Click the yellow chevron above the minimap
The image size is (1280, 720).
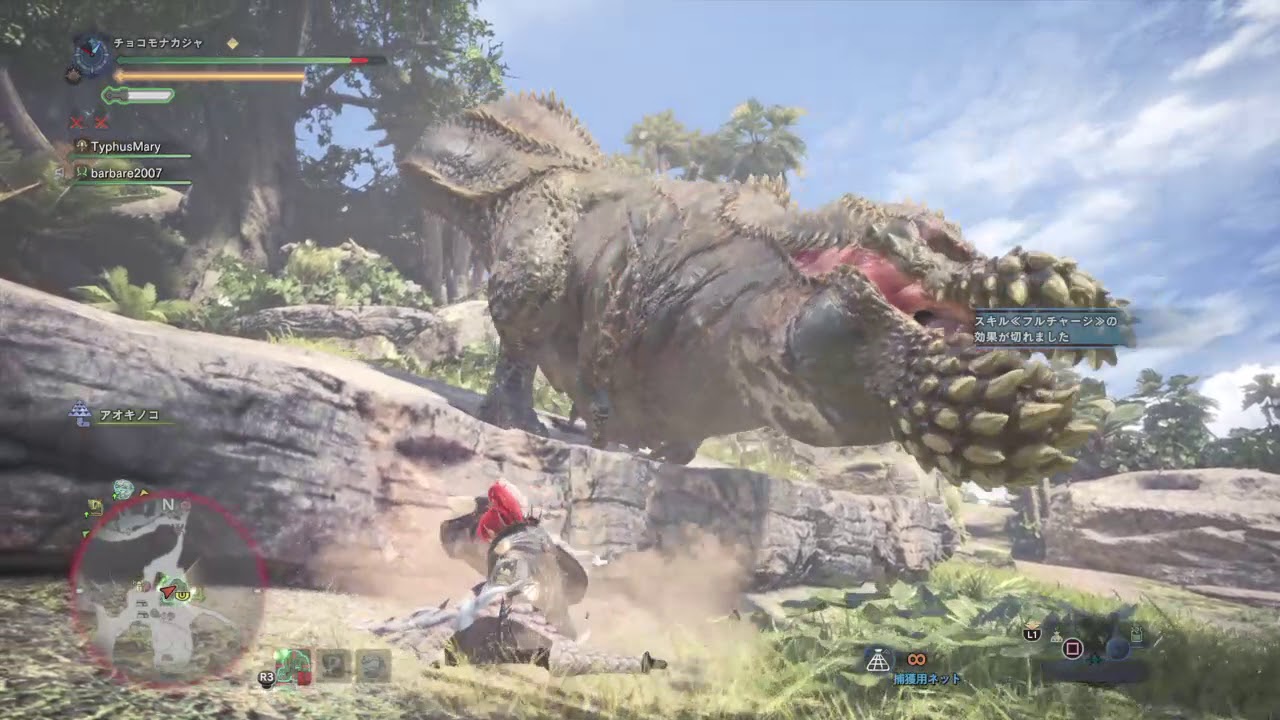tap(143, 492)
